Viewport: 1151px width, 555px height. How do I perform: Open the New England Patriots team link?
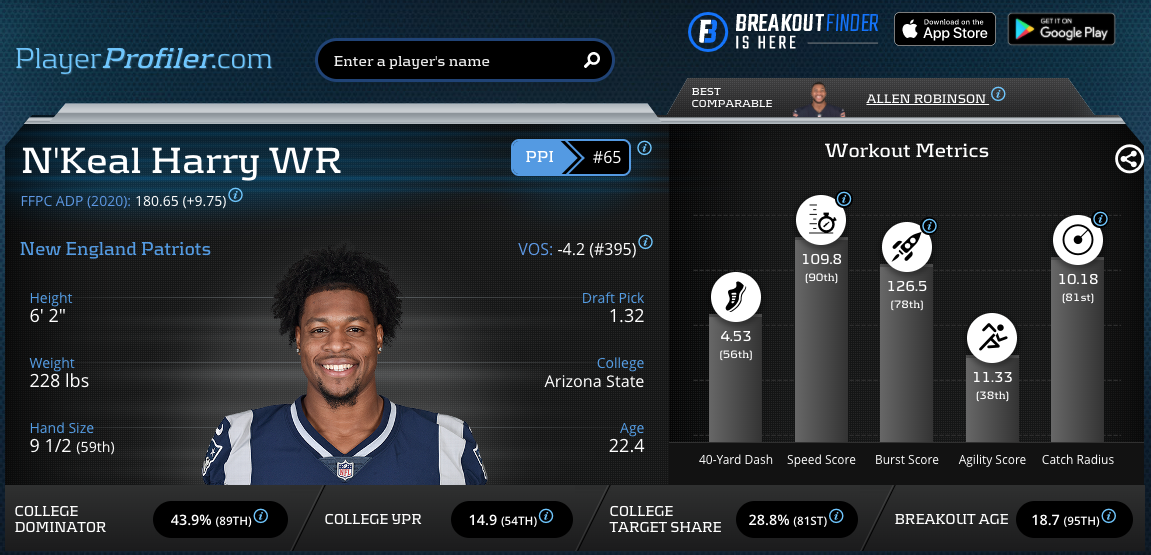(x=115, y=249)
